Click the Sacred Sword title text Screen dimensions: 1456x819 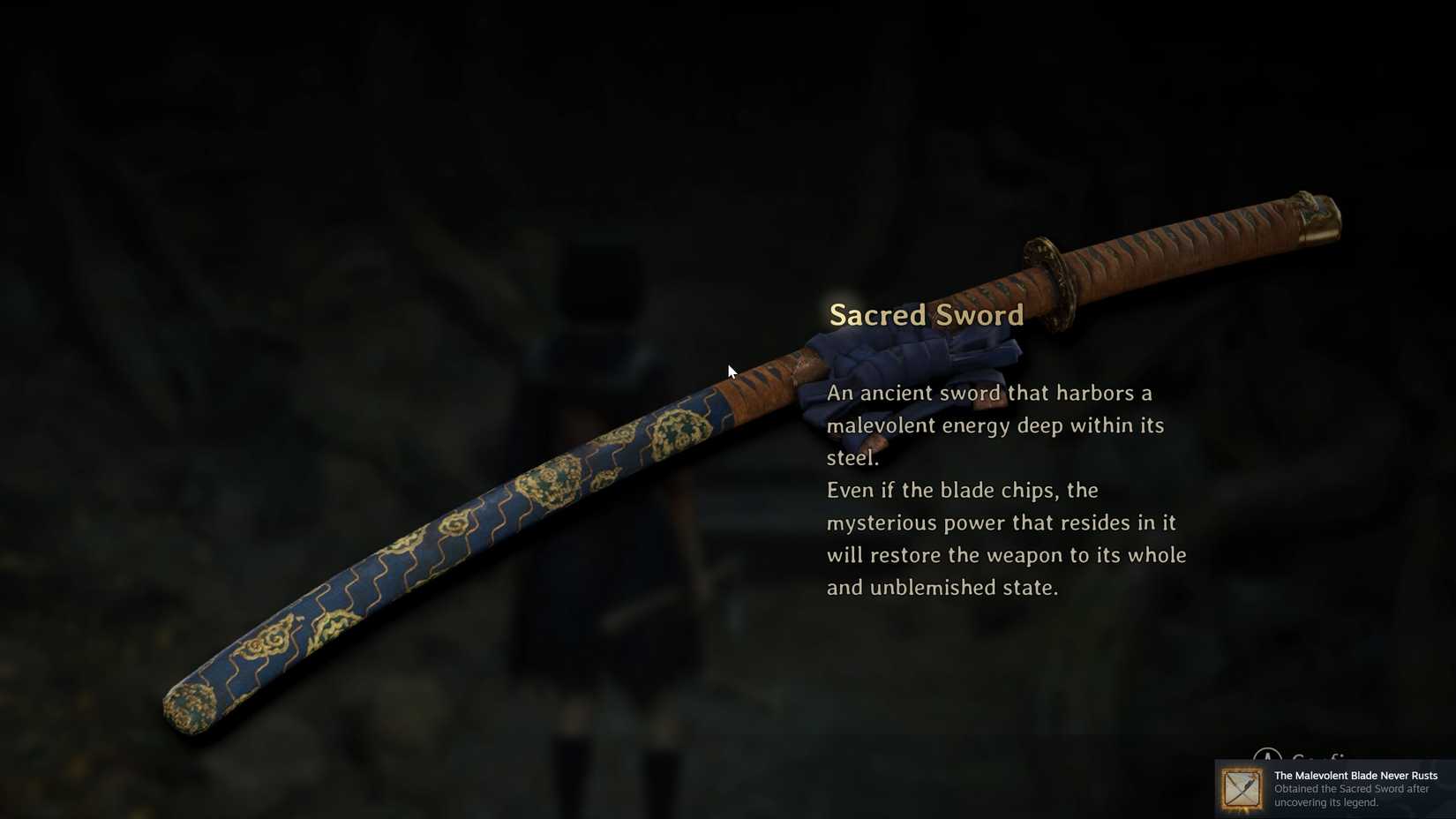pos(925,314)
